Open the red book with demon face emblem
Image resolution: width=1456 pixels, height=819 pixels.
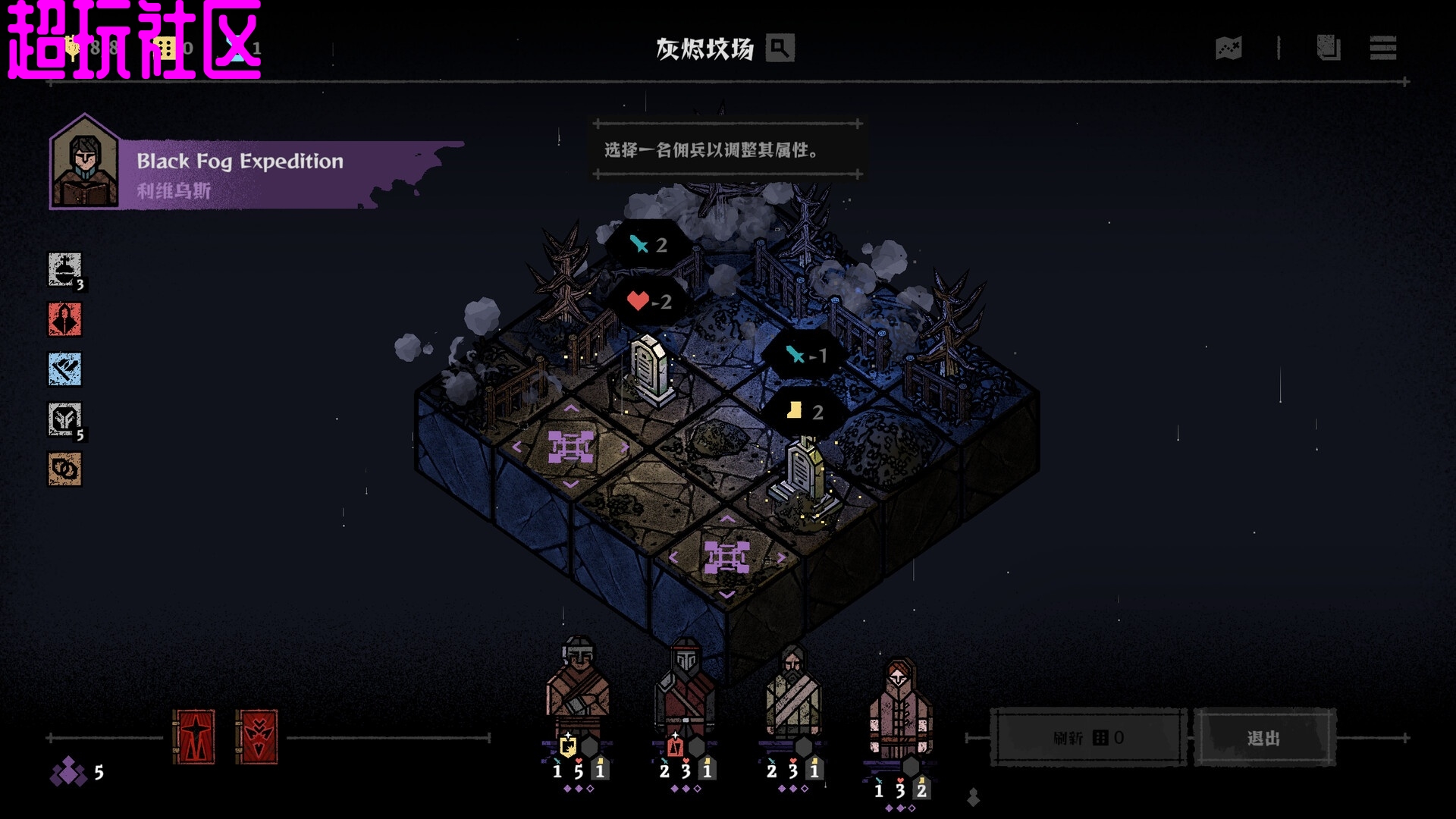pos(256,737)
